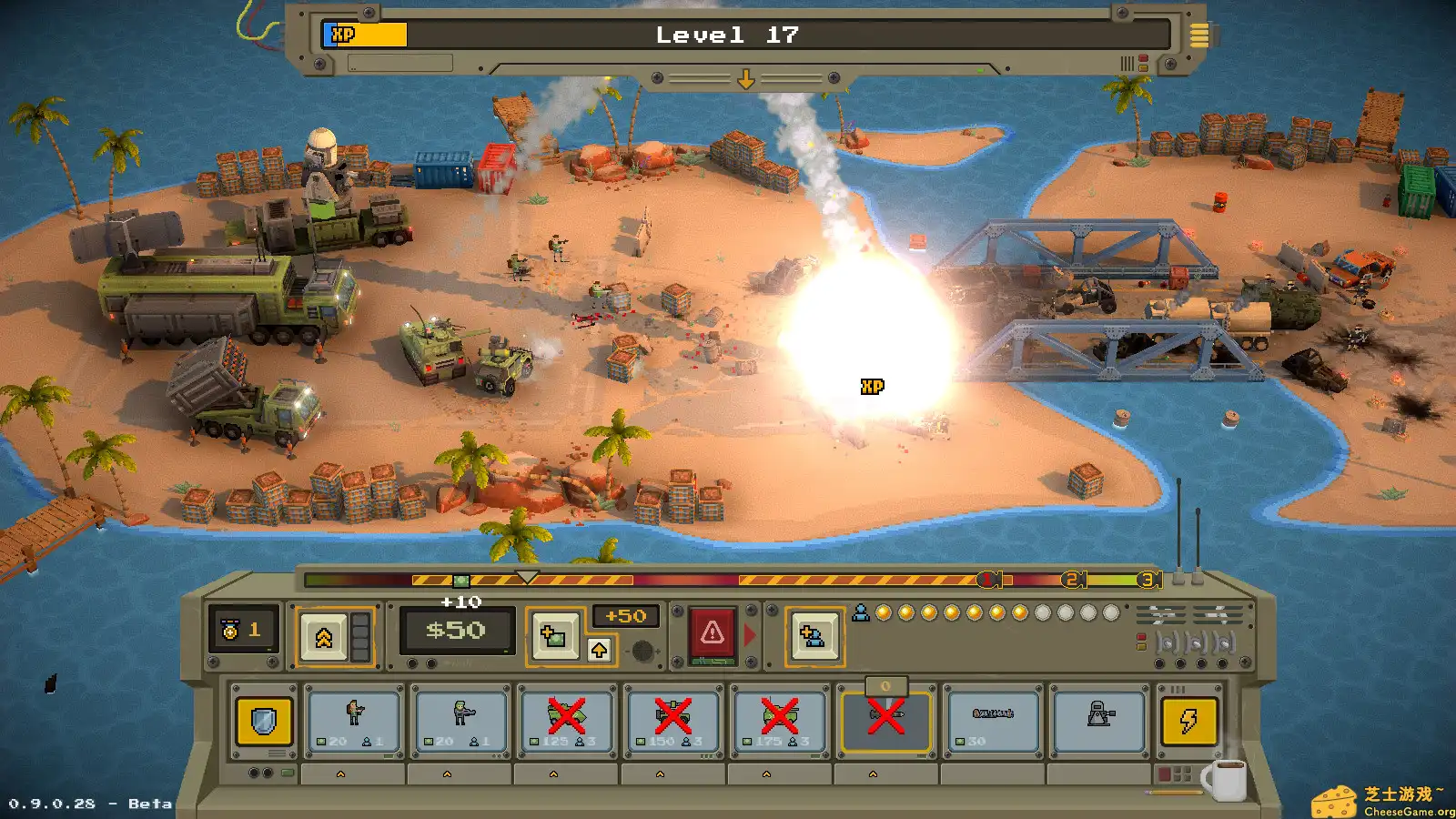Image resolution: width=1456 pixels, height=819 pixels.
Task: Click the crossed-out $125 tank card
Action: pos(566,722)
